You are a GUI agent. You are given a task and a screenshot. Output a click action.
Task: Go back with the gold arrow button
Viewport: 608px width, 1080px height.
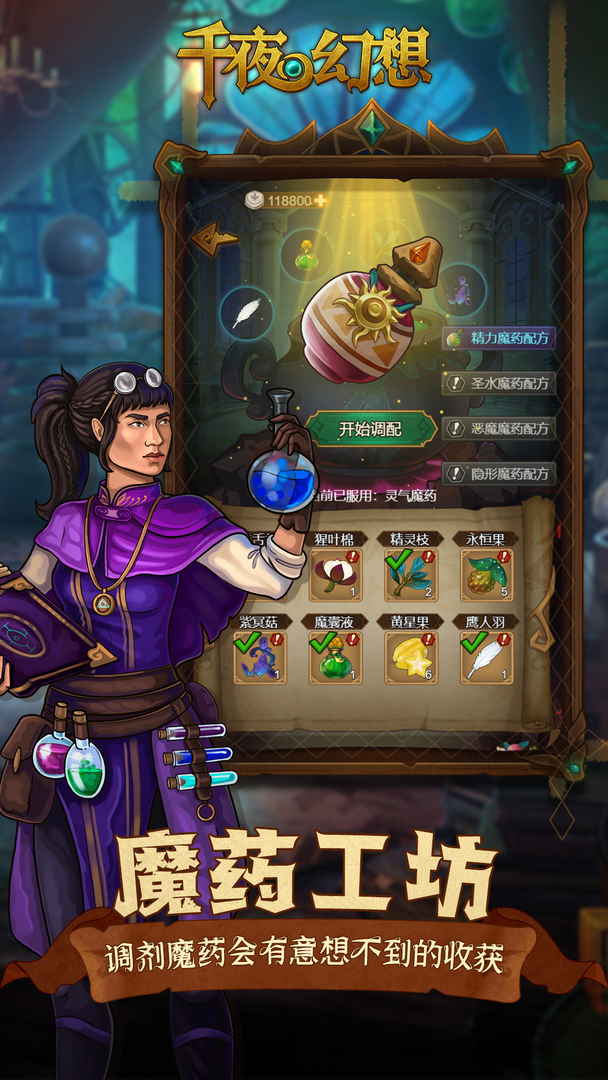[214, 237]
